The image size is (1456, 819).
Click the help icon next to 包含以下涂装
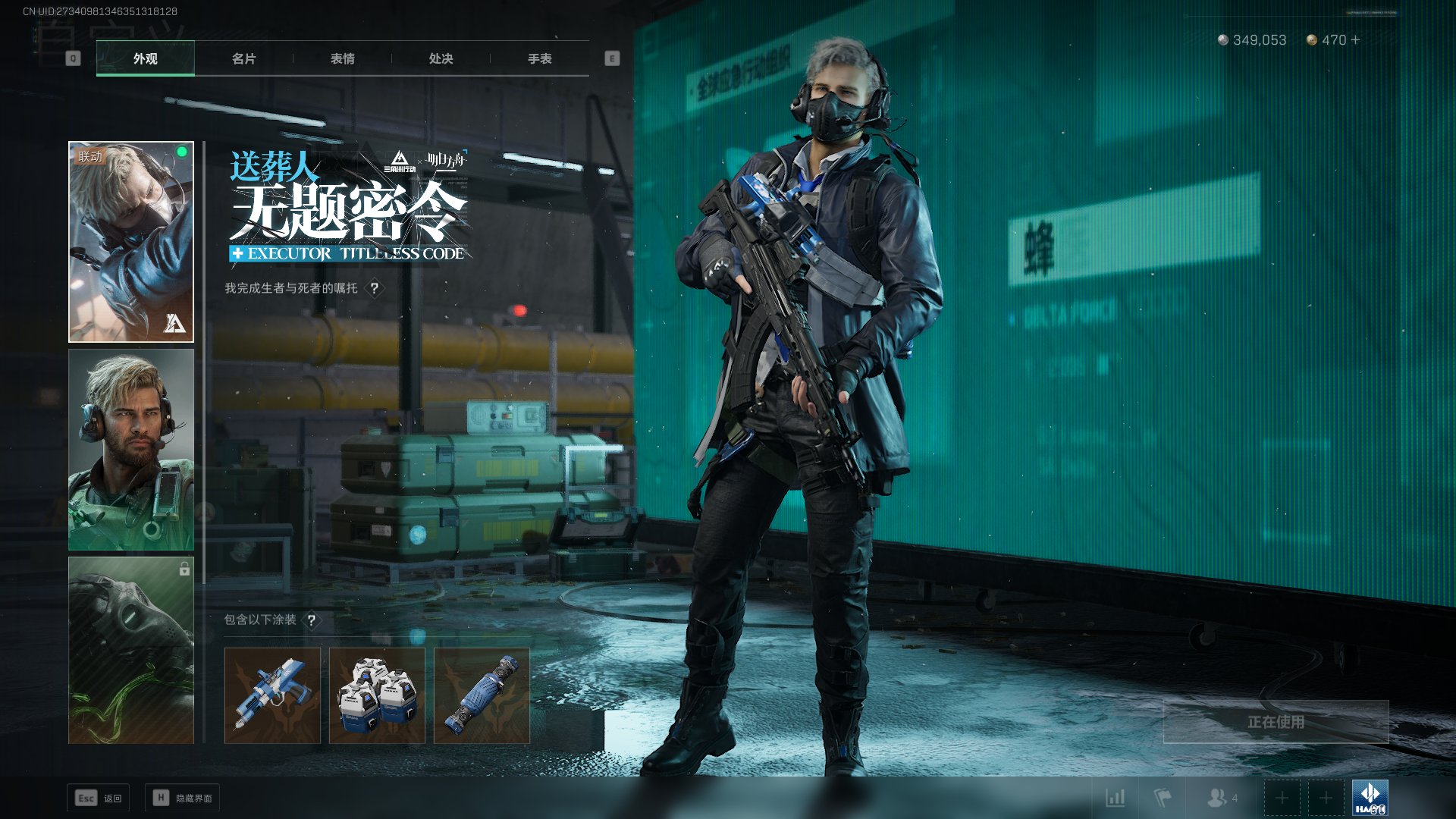click(312, 620)
